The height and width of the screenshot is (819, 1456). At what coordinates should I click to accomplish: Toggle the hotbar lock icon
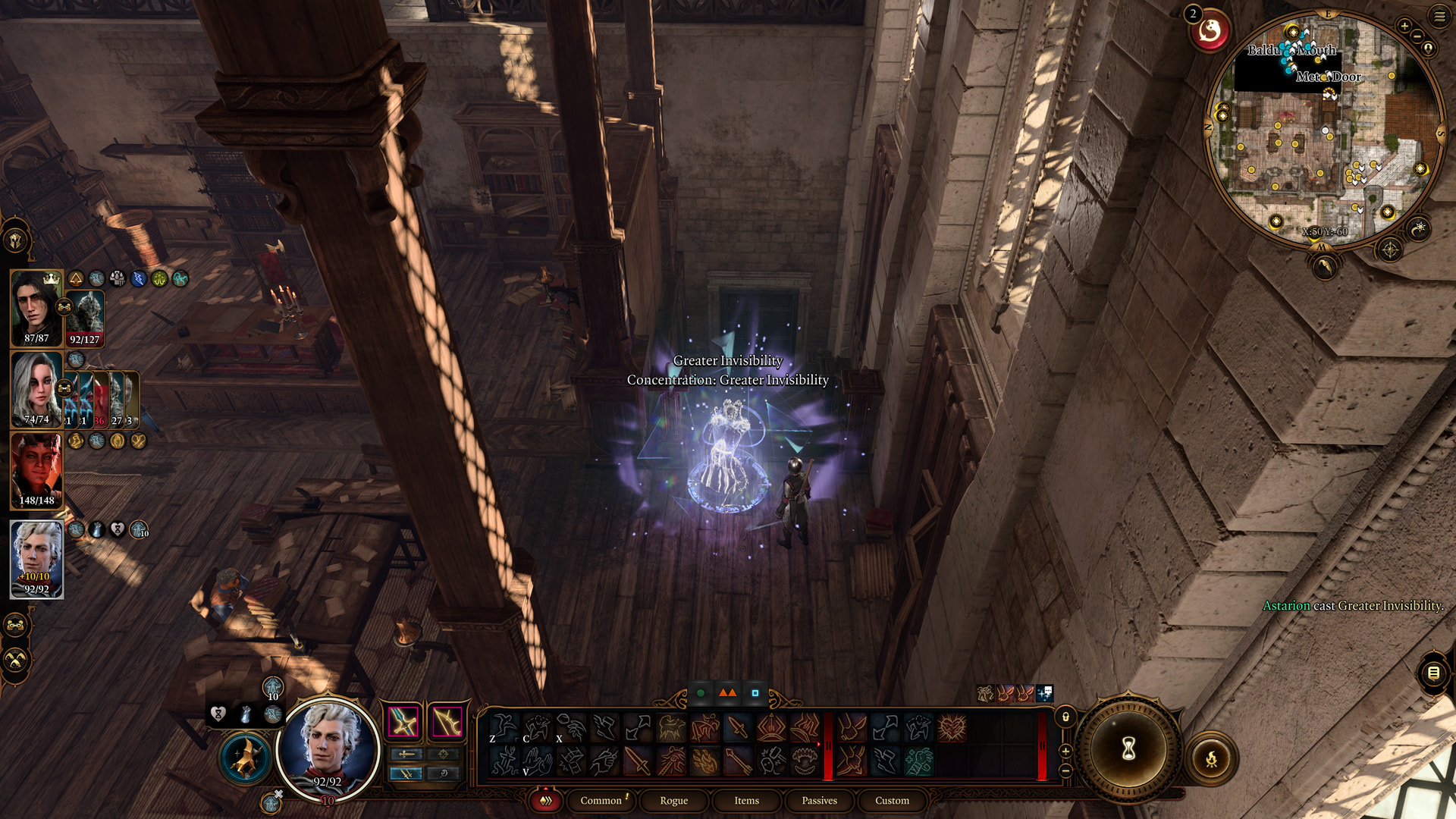1065,717
